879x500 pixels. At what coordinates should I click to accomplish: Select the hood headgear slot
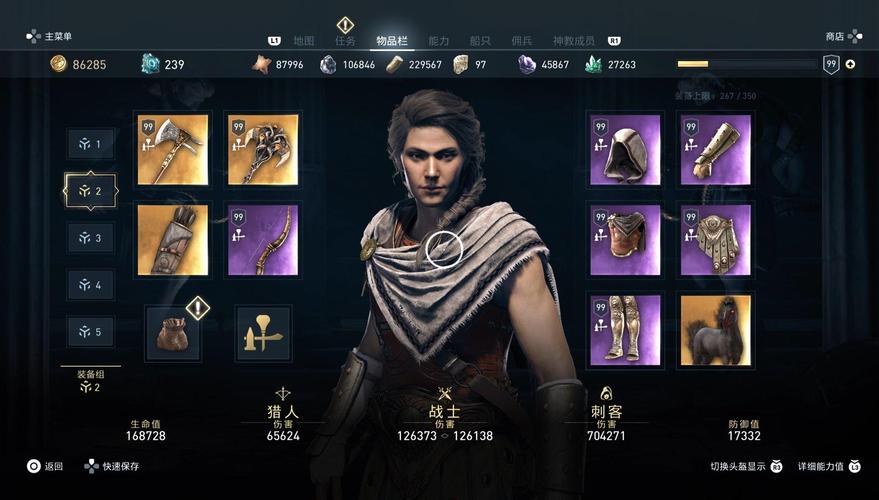point(625,150)
